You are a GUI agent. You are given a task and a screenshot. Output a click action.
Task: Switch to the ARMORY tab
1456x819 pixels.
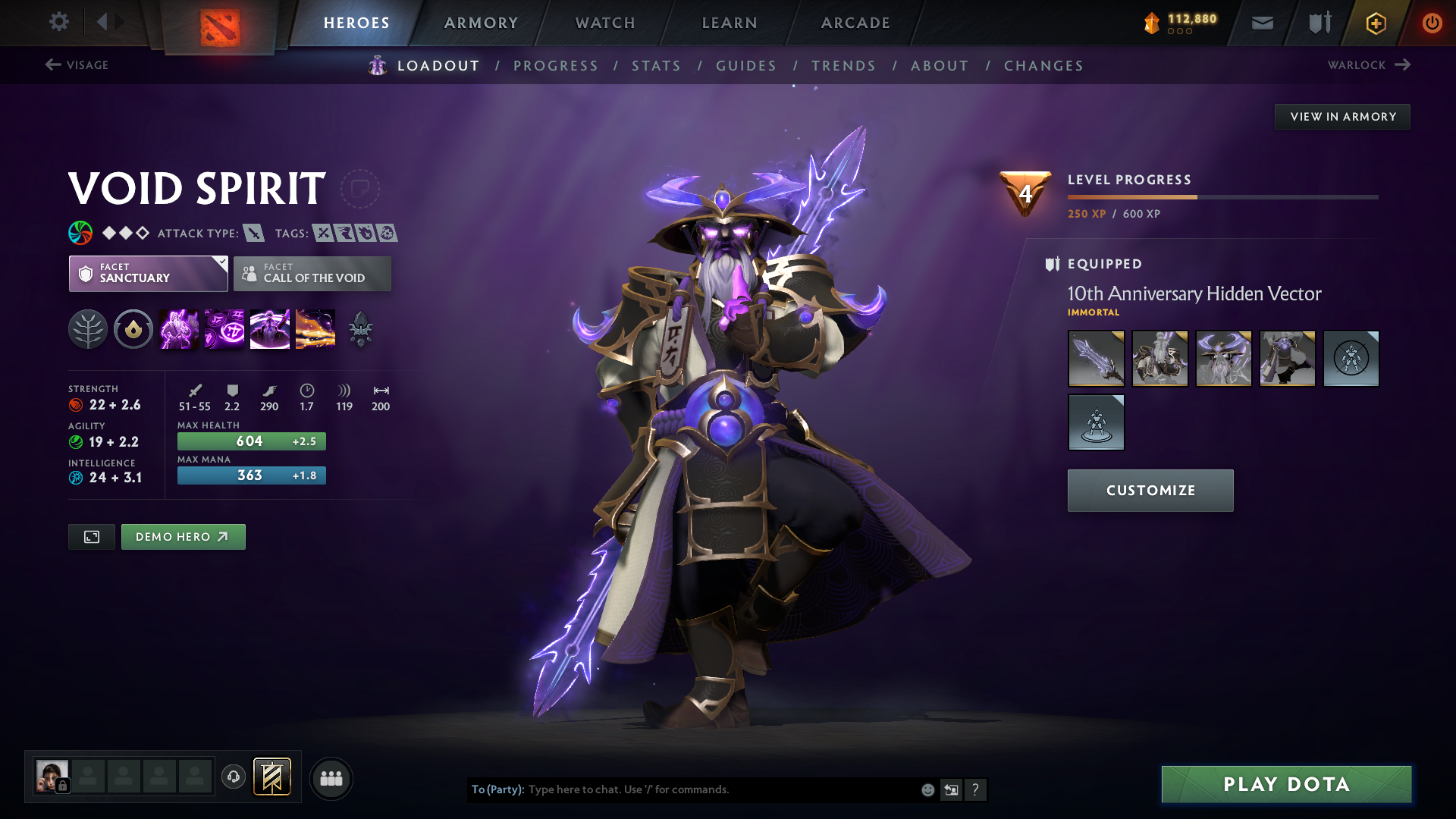point(481,23)
